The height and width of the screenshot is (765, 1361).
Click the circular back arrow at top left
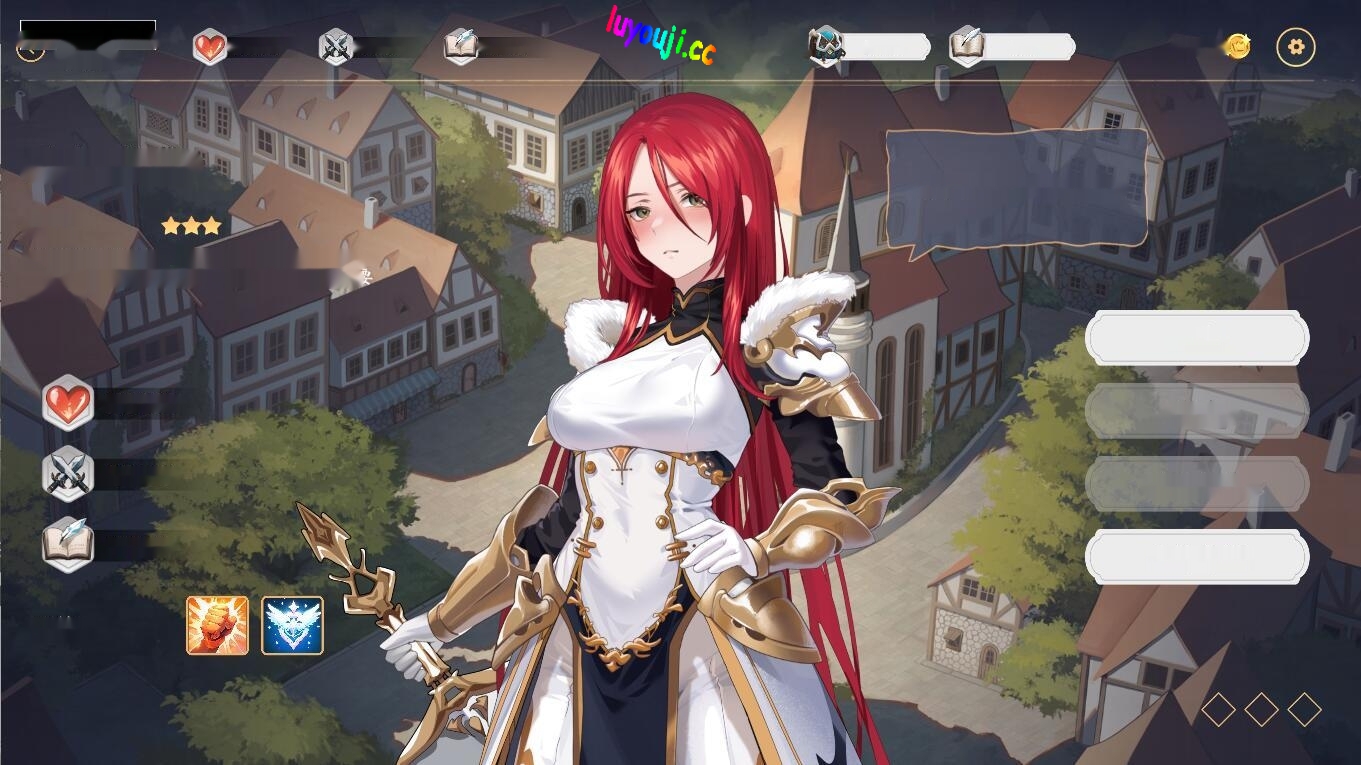[x=30, y=47]
